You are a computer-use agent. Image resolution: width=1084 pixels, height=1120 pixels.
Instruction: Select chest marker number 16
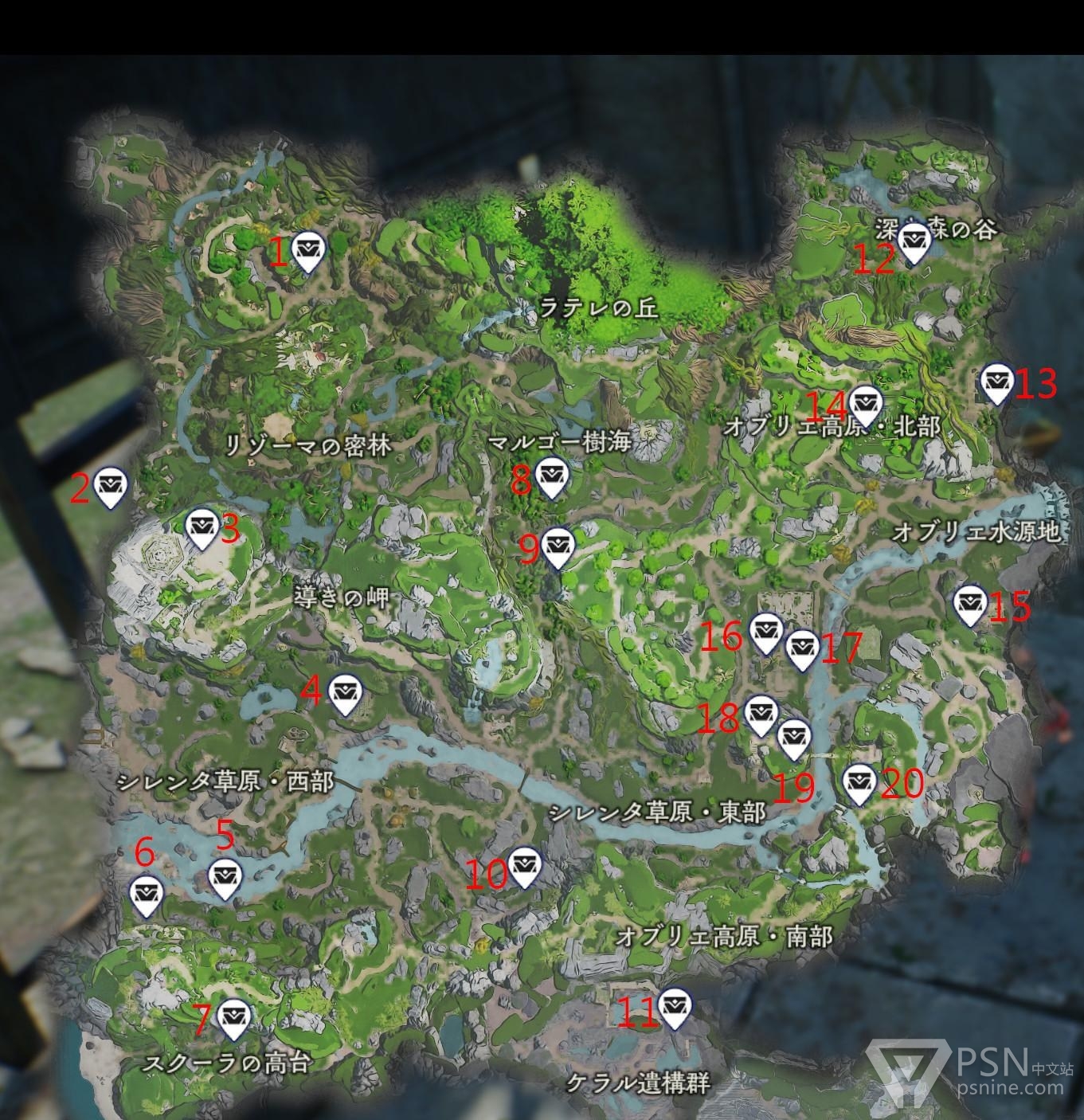[765, 632]
